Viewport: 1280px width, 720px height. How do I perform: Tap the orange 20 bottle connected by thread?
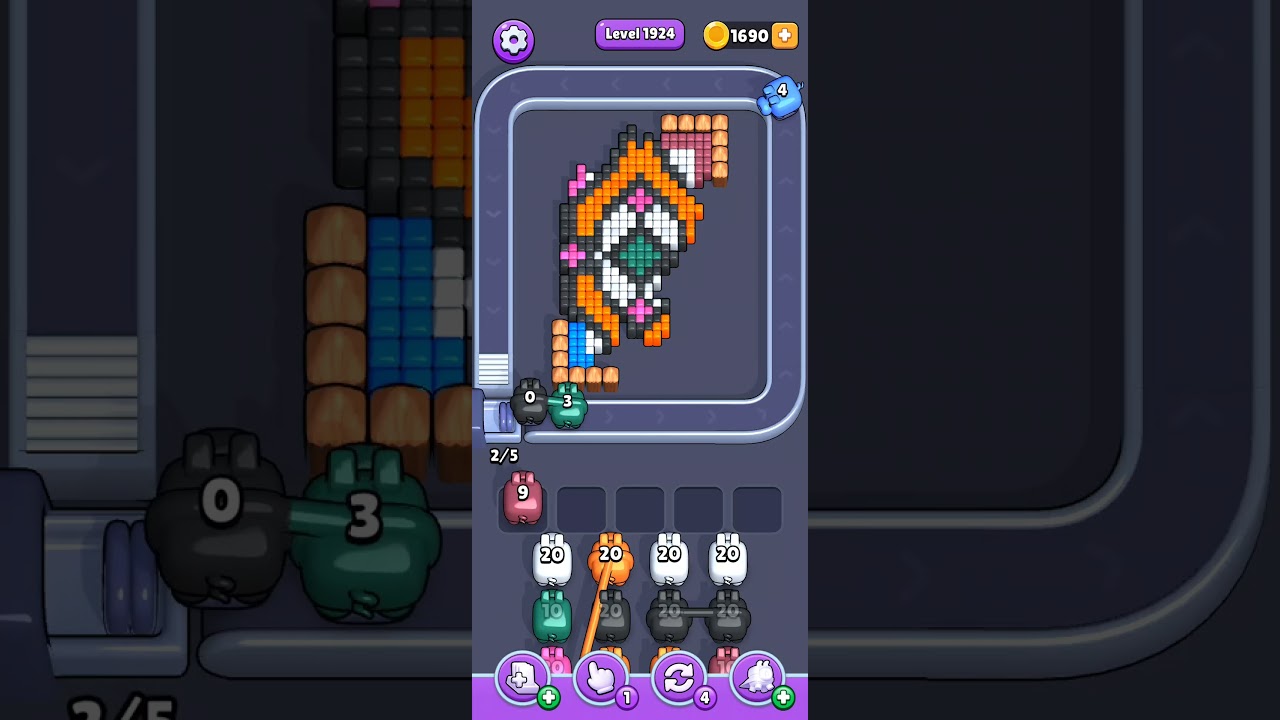(x=613, y=556)
